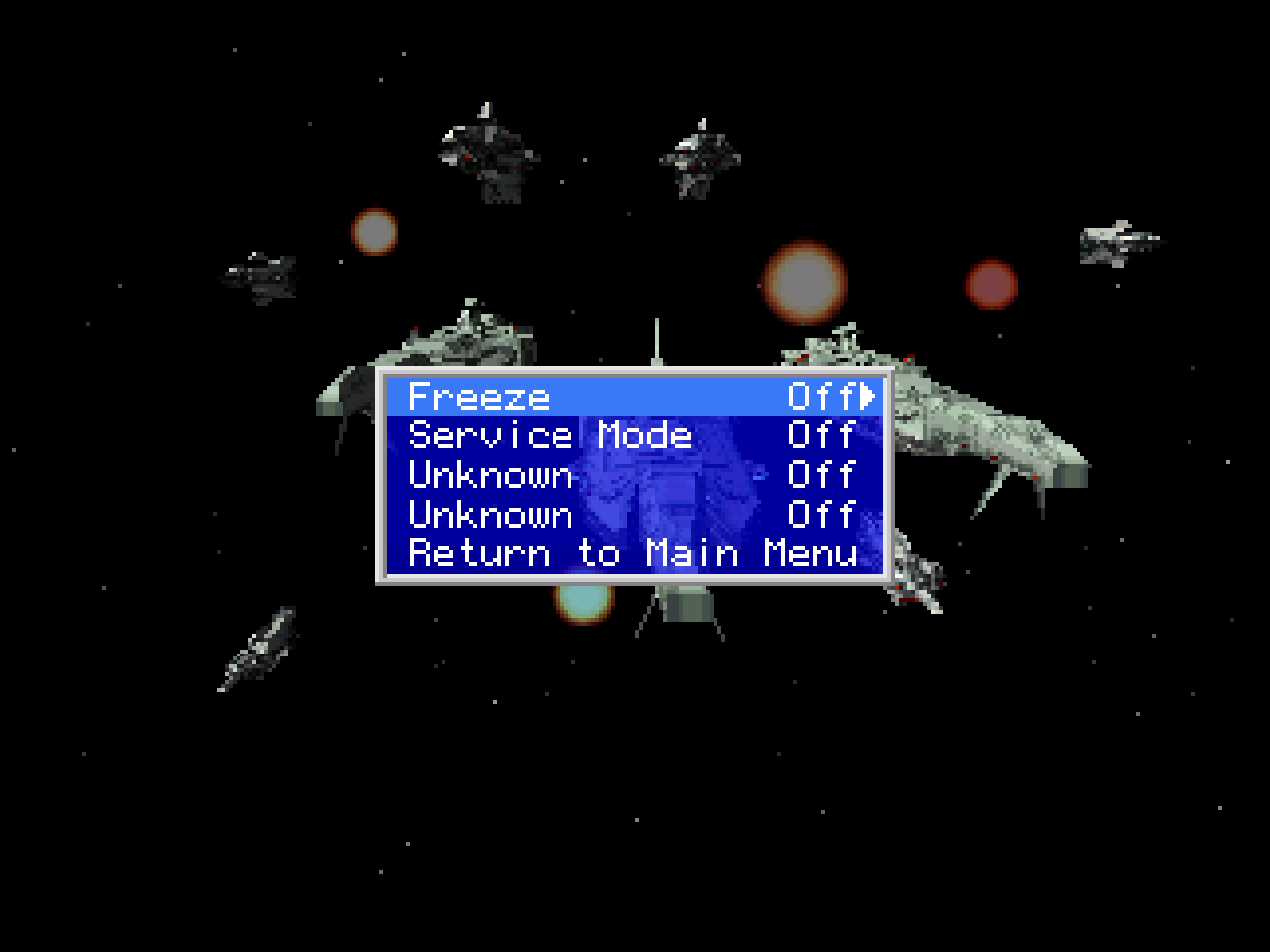Click the arrow beside Freeze's Off value
The height and width of the screenshot is (952, 1270).
point(869,396)
